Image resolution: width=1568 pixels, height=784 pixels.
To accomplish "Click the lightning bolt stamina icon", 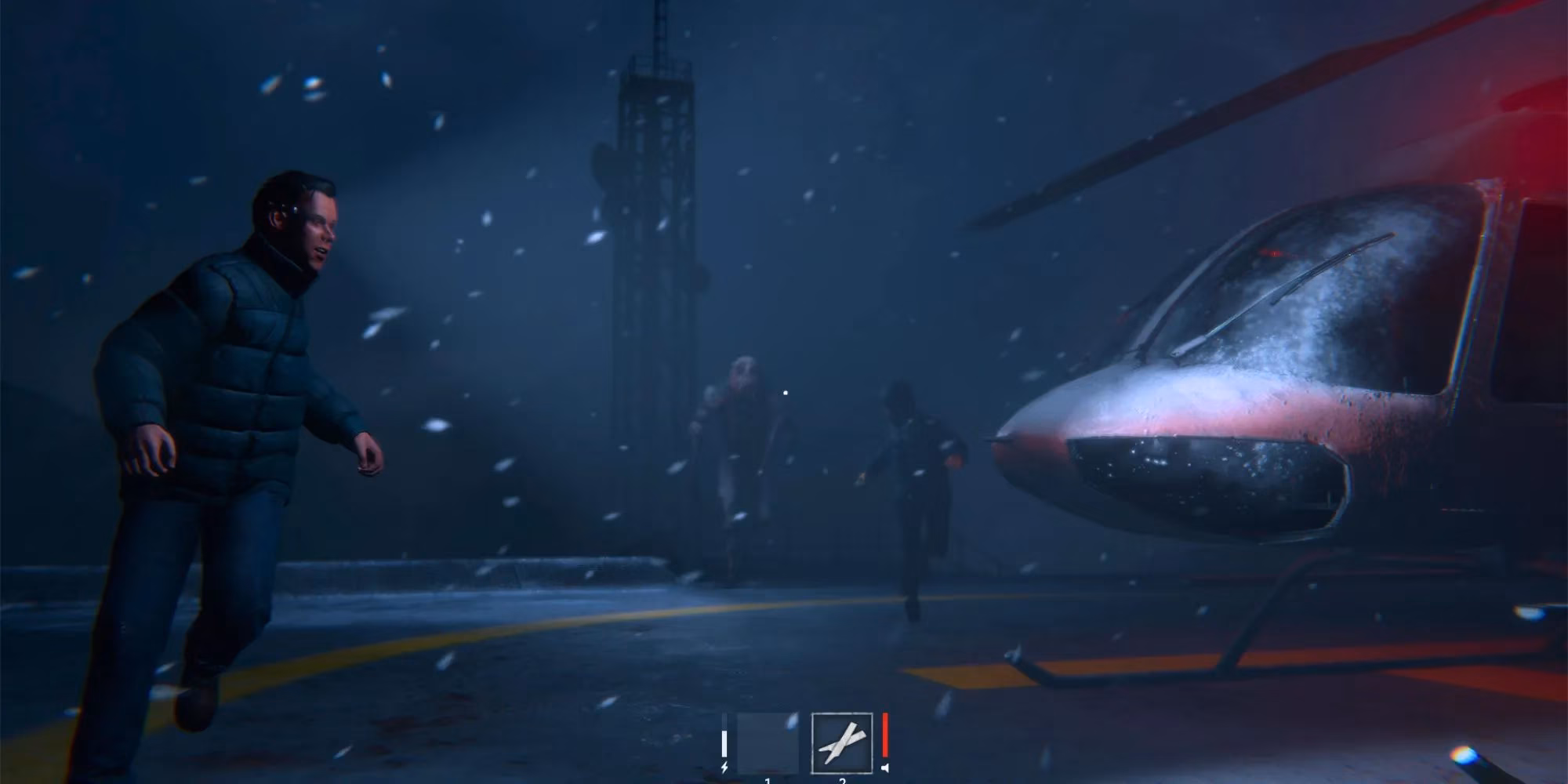I will [x=724, y=768].
